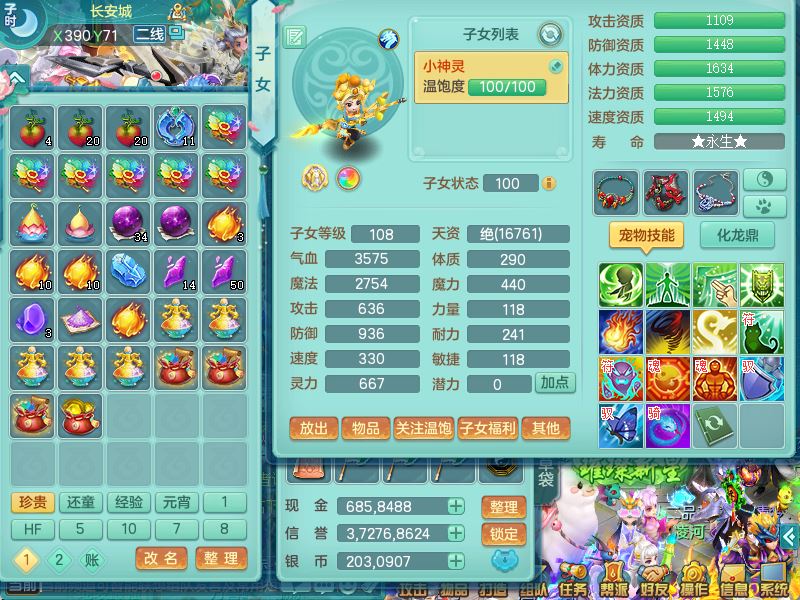Screen dimensions: 800x600
Task: Switch to bag page 2
Action: [58, 560]
